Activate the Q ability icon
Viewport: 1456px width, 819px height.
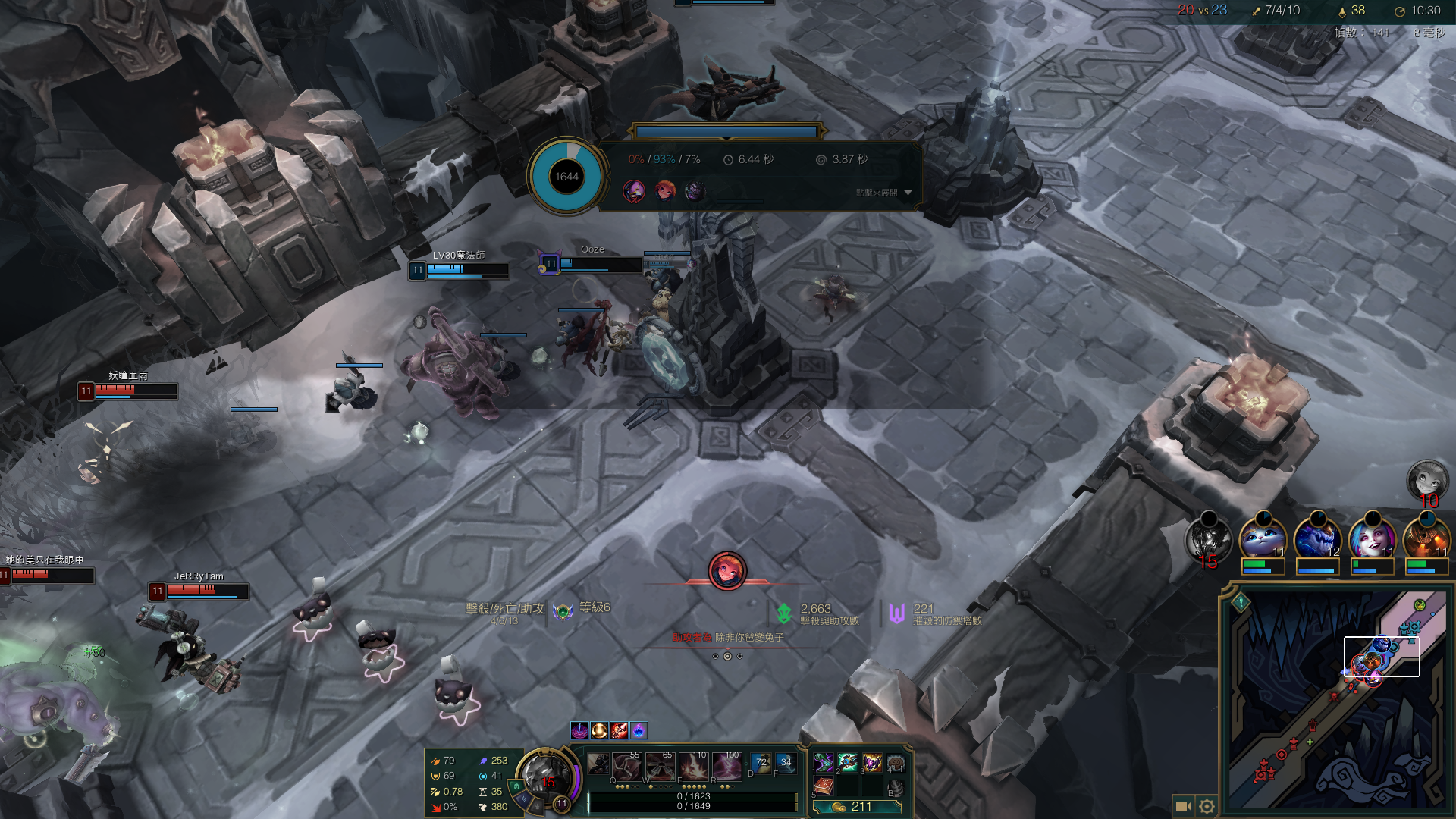[626, 767]
